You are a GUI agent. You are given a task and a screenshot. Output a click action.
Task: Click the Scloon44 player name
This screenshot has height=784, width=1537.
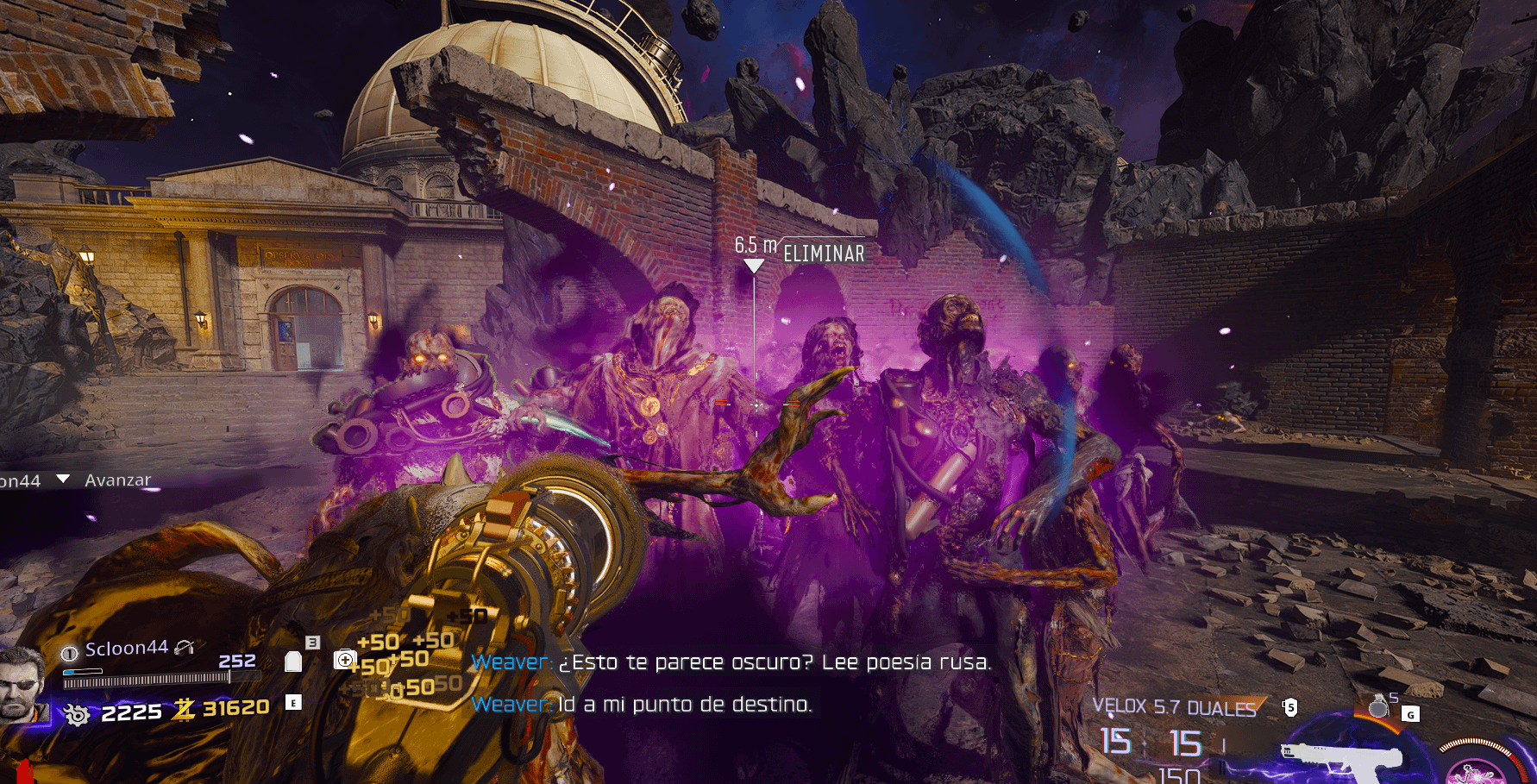126,649
